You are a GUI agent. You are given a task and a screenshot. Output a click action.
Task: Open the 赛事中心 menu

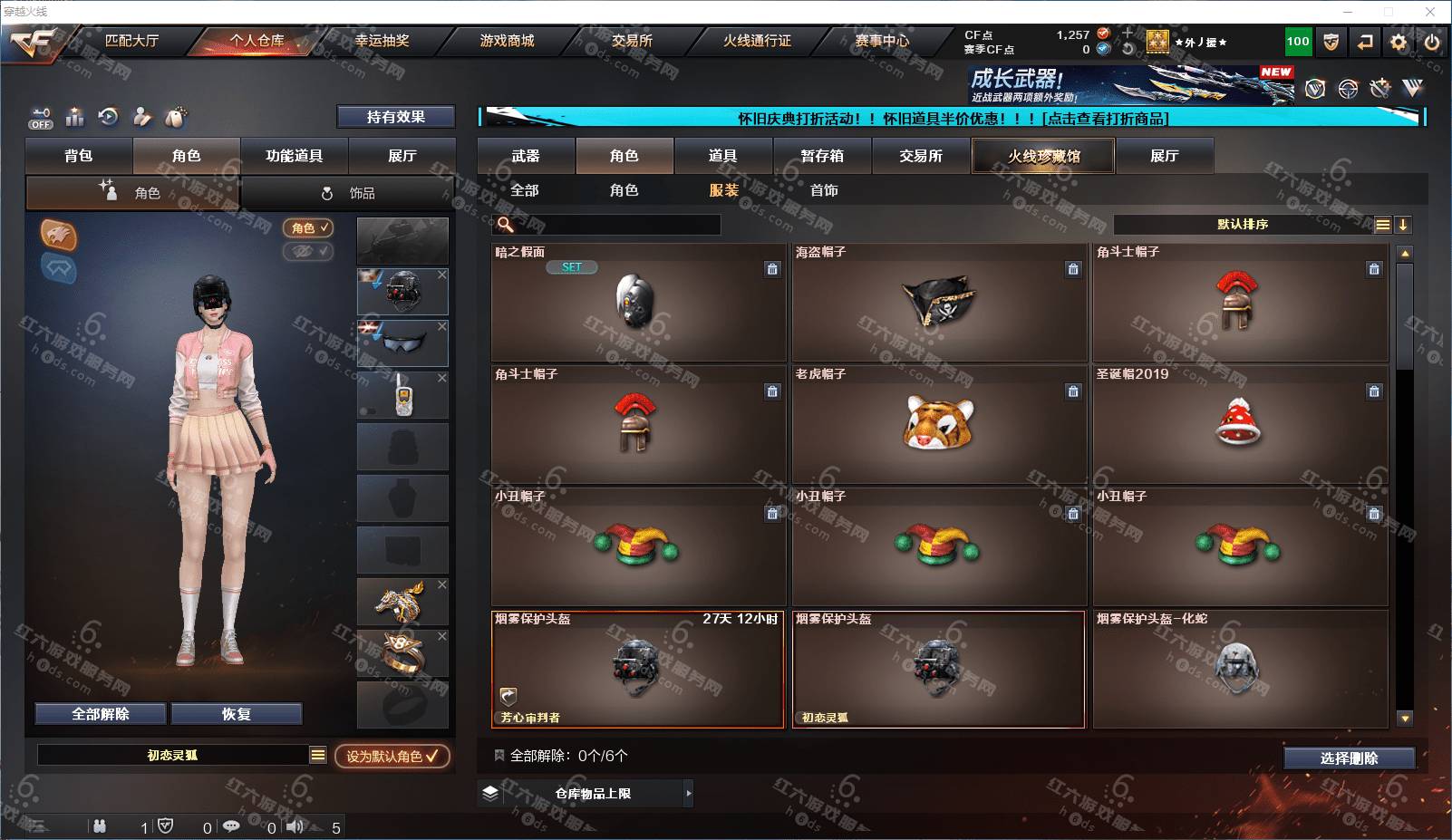coord(881,41)
